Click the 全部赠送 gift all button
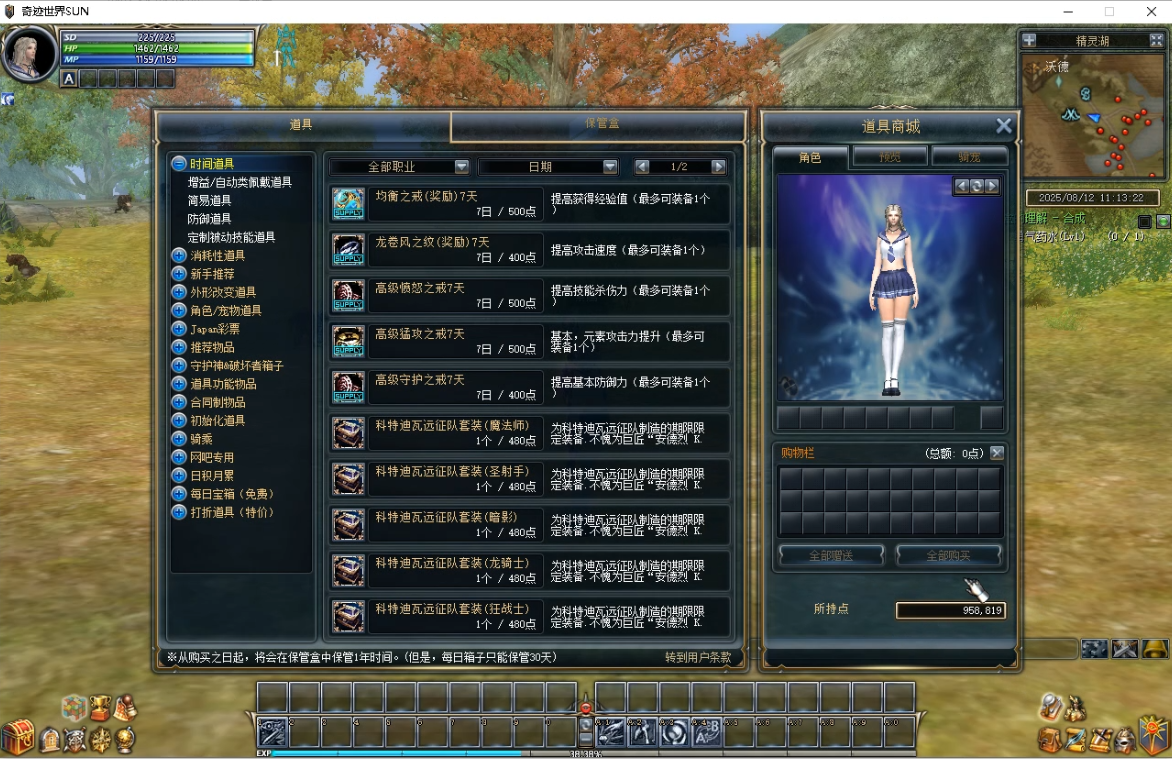Viewport: 1172px width, 759px height. 831,555
